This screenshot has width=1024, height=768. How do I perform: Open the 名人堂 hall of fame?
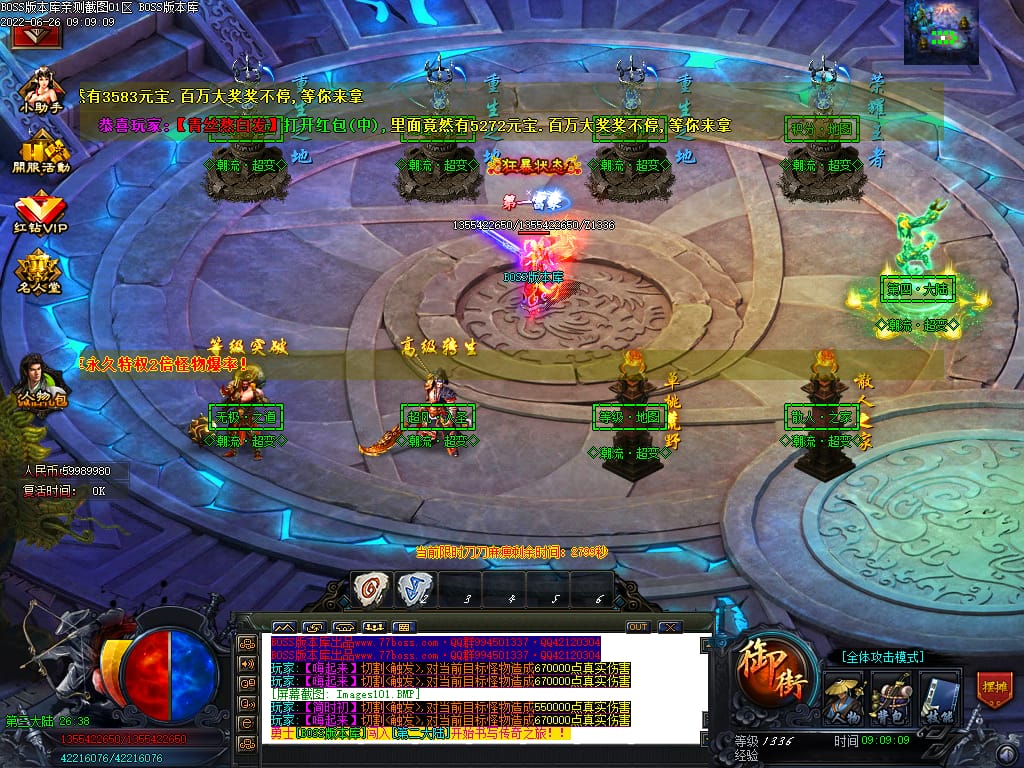click(41, 271)
